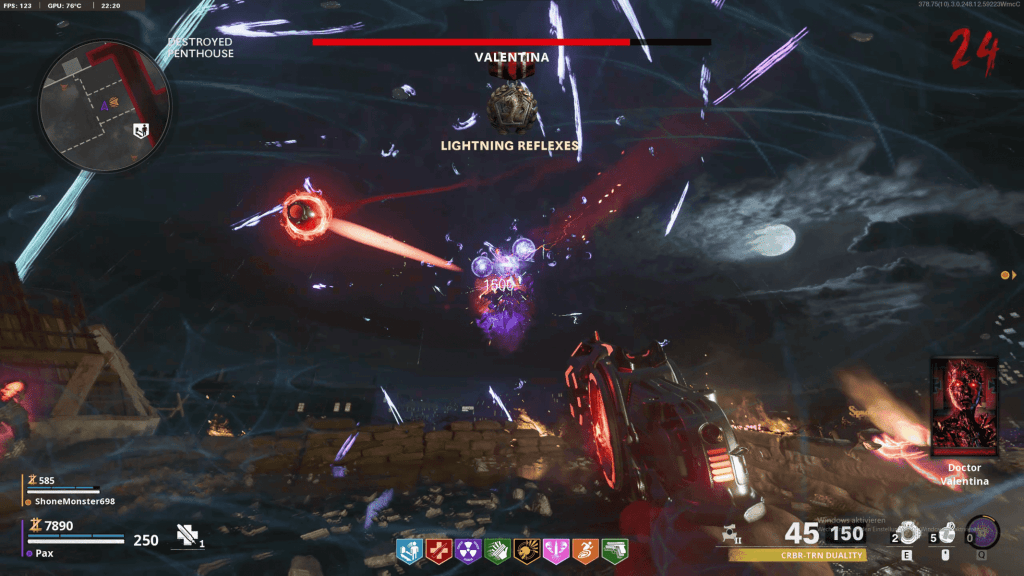The width and height of the screenshot is (1024, 576).
Task: Select the blue perk icon in the perk row
Action: 410,550
